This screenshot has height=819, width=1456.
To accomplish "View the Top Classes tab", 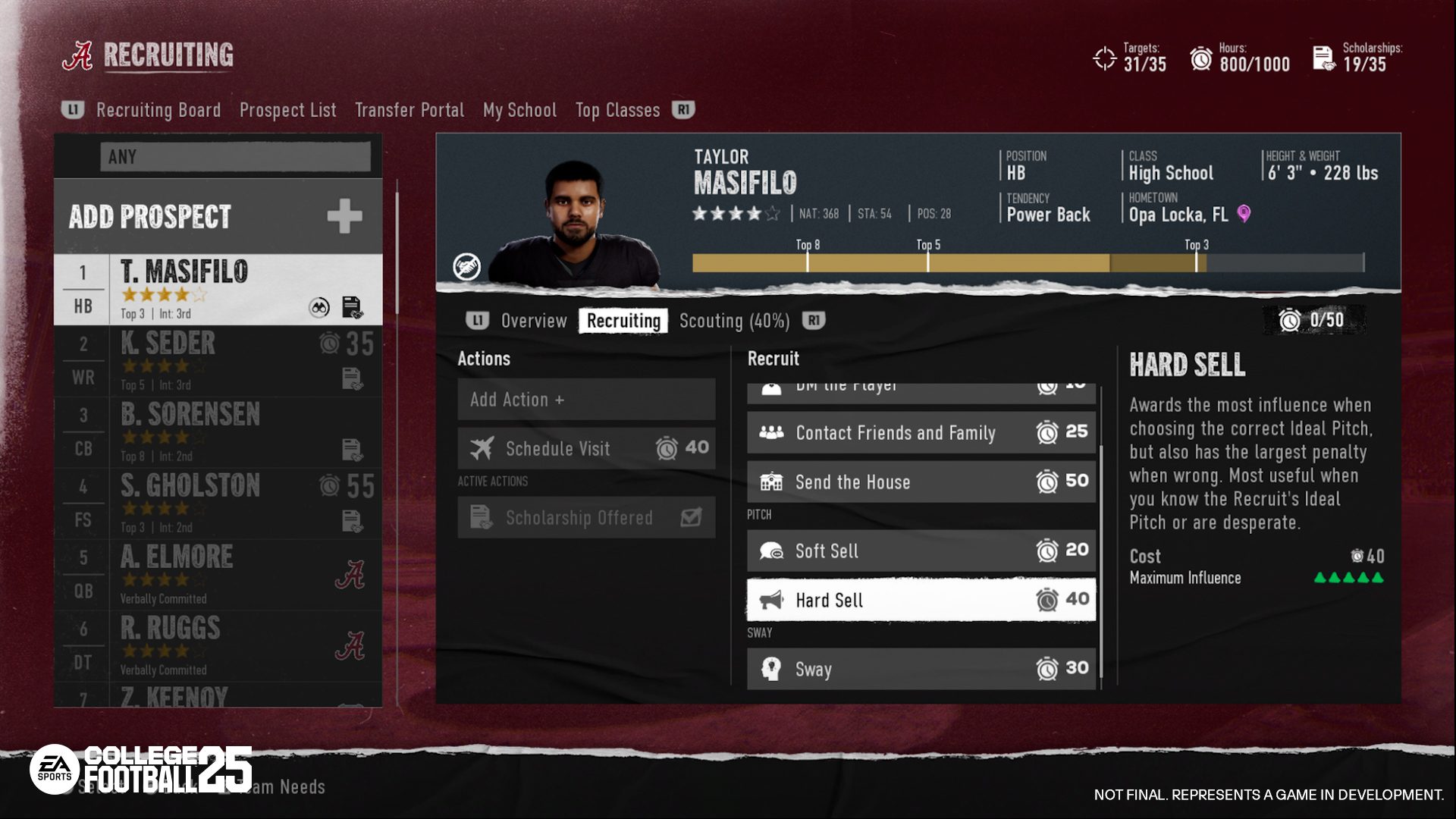I will (617, 110).
